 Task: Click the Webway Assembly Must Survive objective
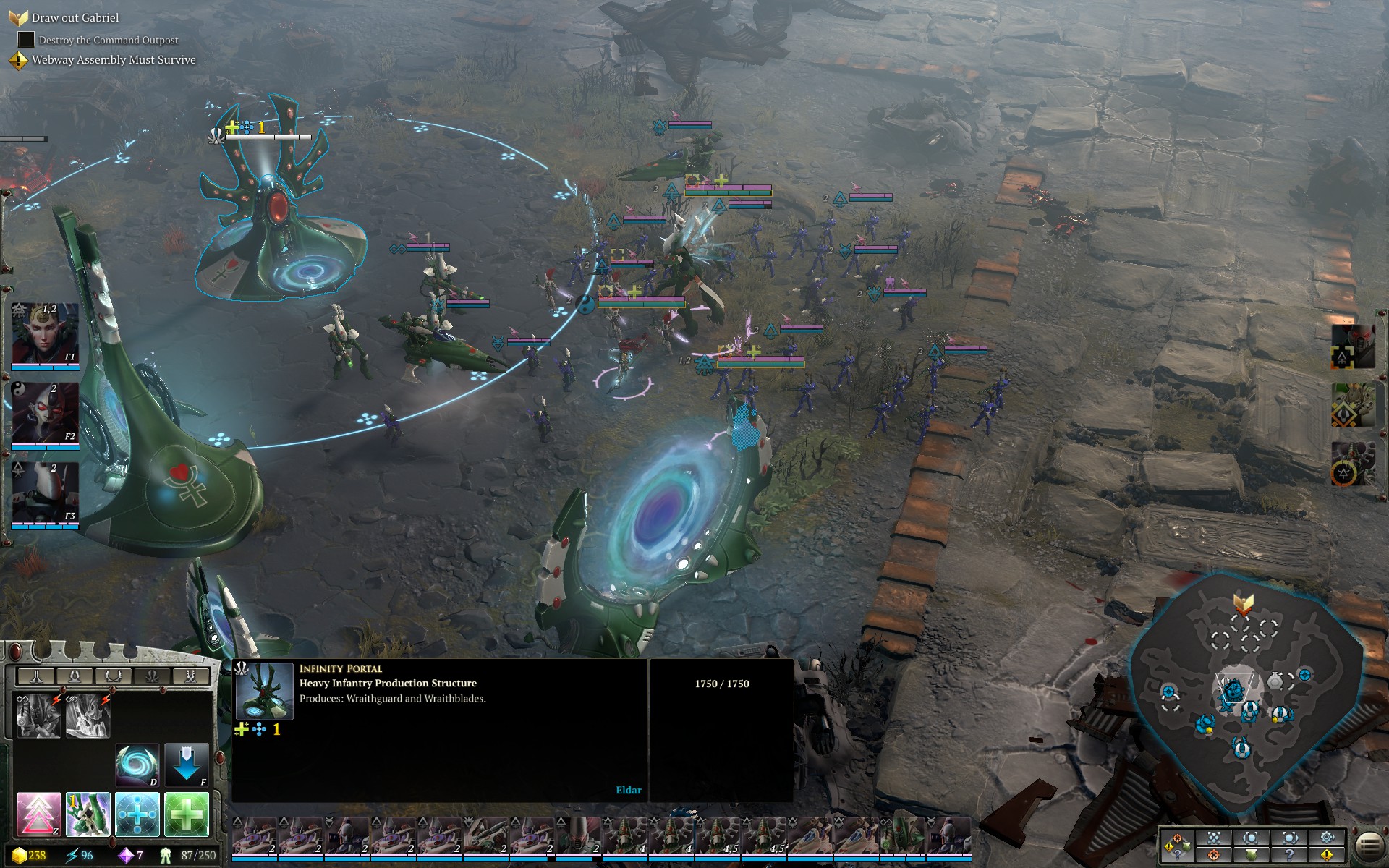tap(113, 60)
